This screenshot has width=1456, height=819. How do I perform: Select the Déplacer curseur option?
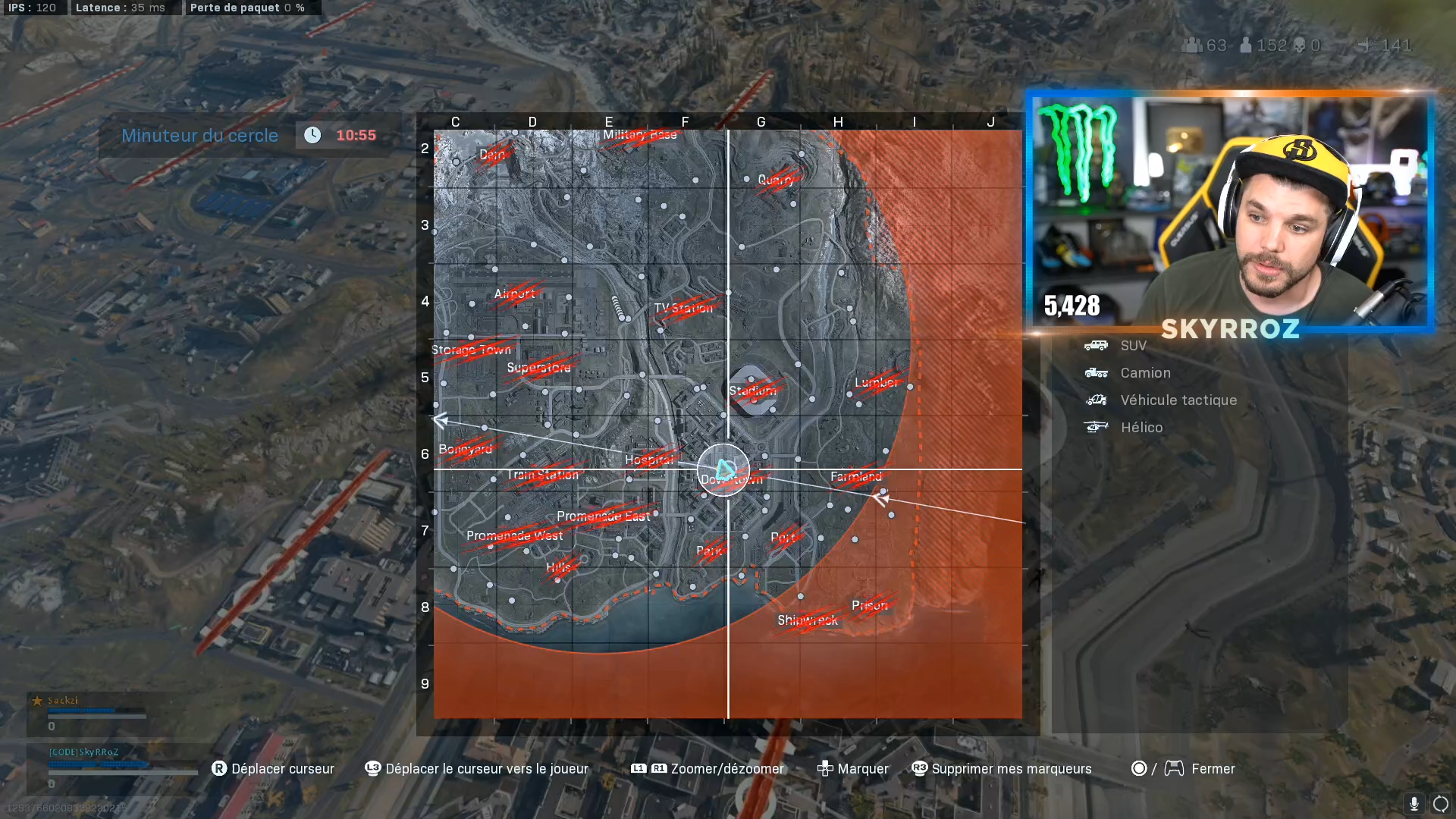220,768
